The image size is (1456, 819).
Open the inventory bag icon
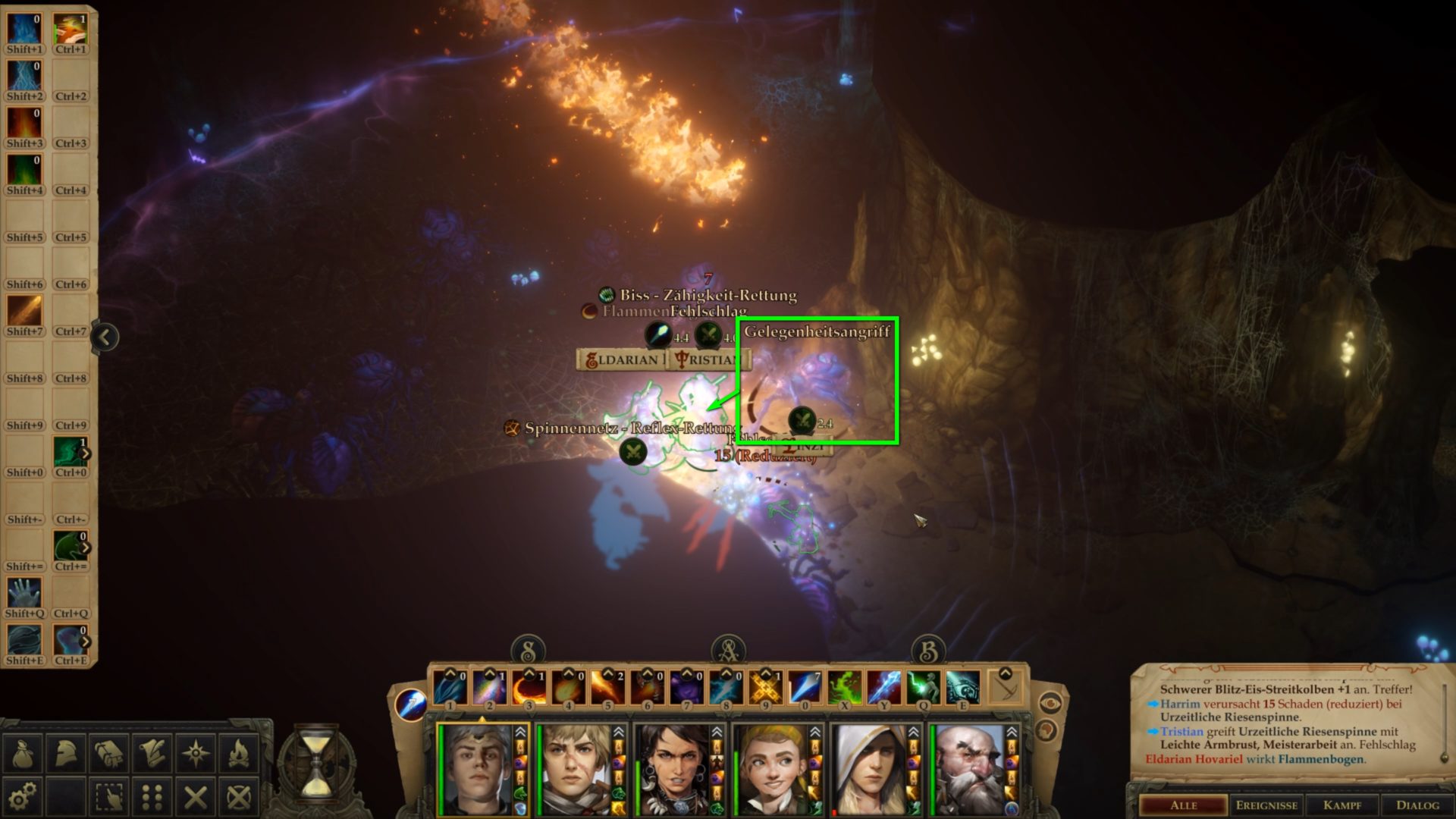pyautogui.click(x=22, y=753)
